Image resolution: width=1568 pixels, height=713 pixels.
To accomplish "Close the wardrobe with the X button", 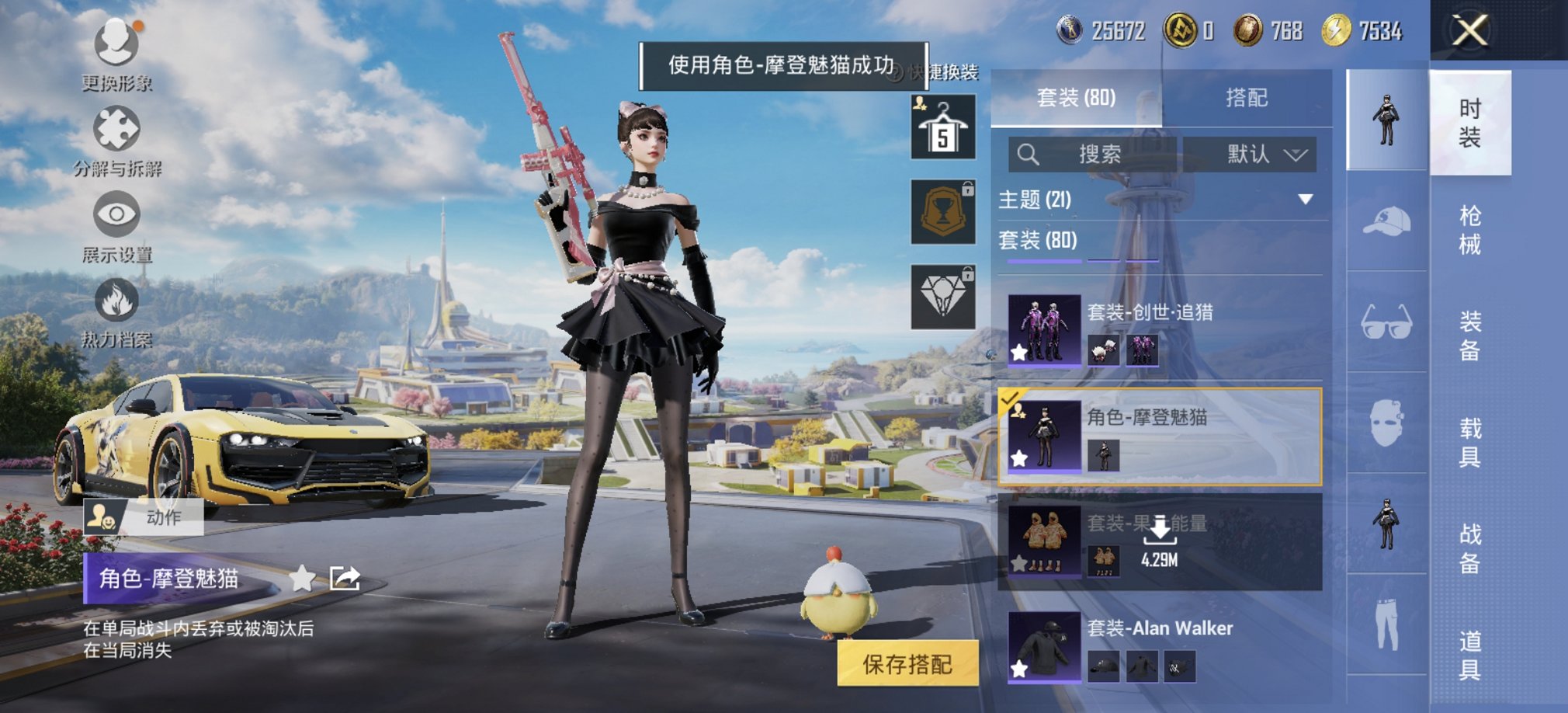I will tap(1469, 32).
